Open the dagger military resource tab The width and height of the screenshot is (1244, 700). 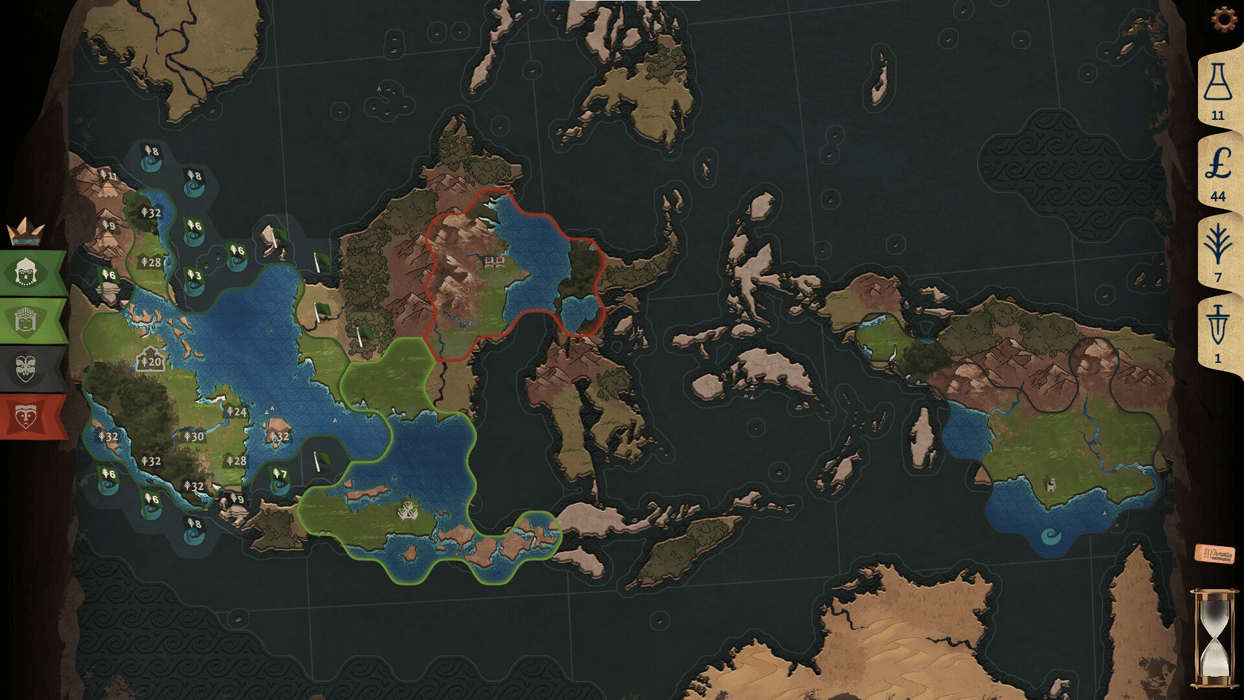click(x=1217, y=333)
